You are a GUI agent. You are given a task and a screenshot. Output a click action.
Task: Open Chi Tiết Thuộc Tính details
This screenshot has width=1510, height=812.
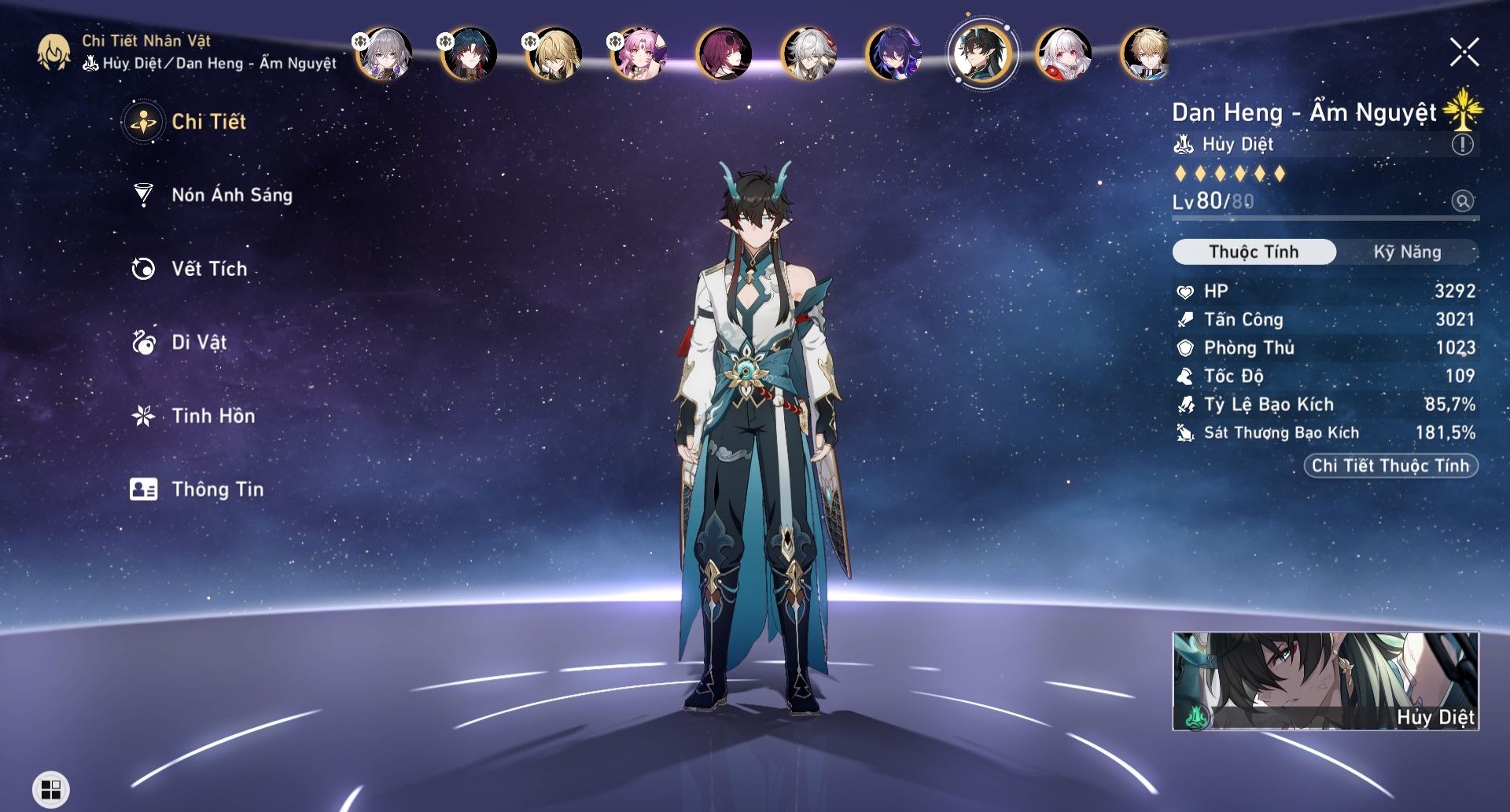pos(1390,465)
